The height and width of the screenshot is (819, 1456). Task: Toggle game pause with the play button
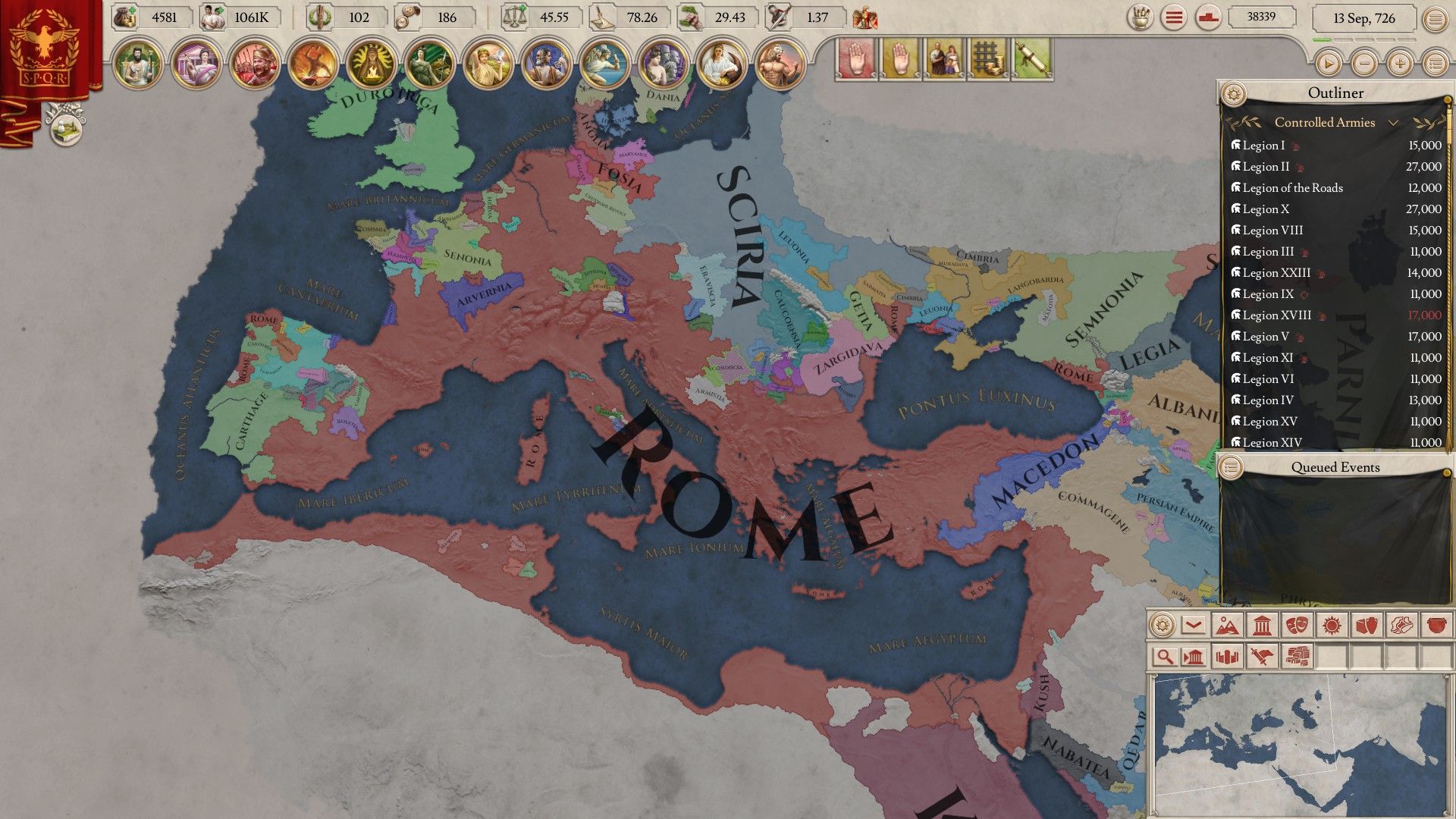pyautogui.click(x=1329, y=62)
